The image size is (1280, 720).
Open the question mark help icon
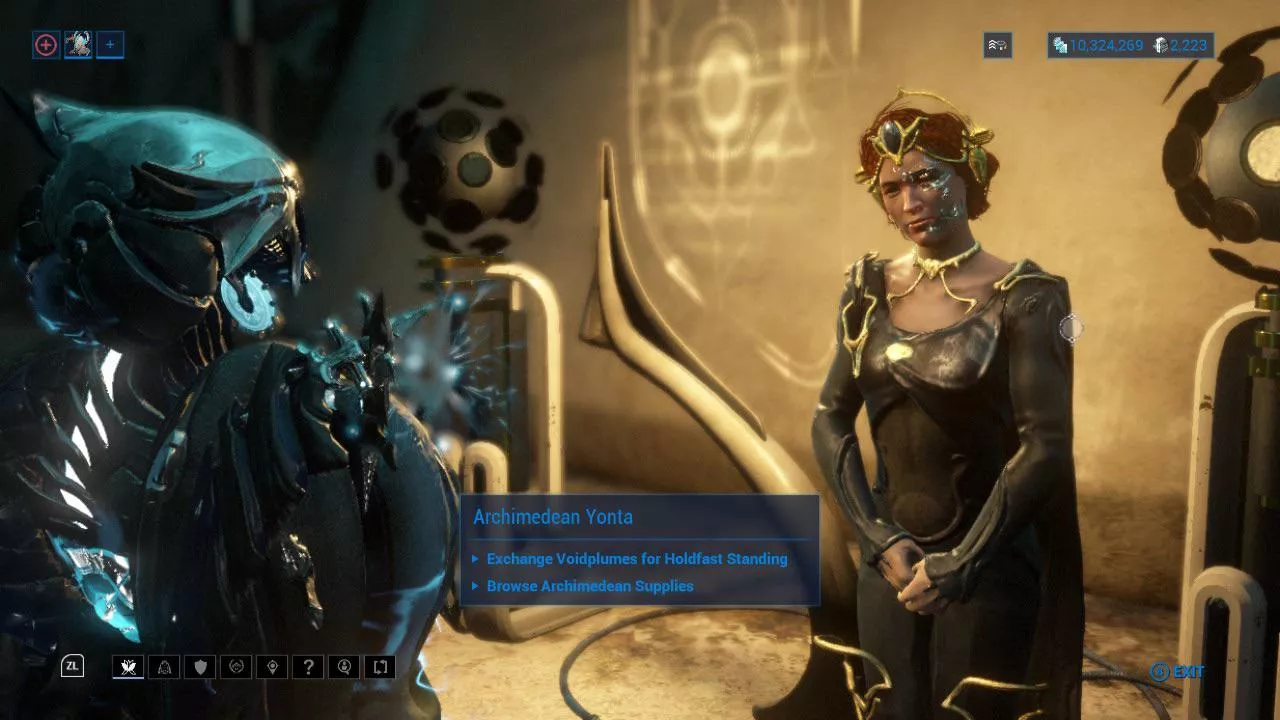tap(309, 667)
